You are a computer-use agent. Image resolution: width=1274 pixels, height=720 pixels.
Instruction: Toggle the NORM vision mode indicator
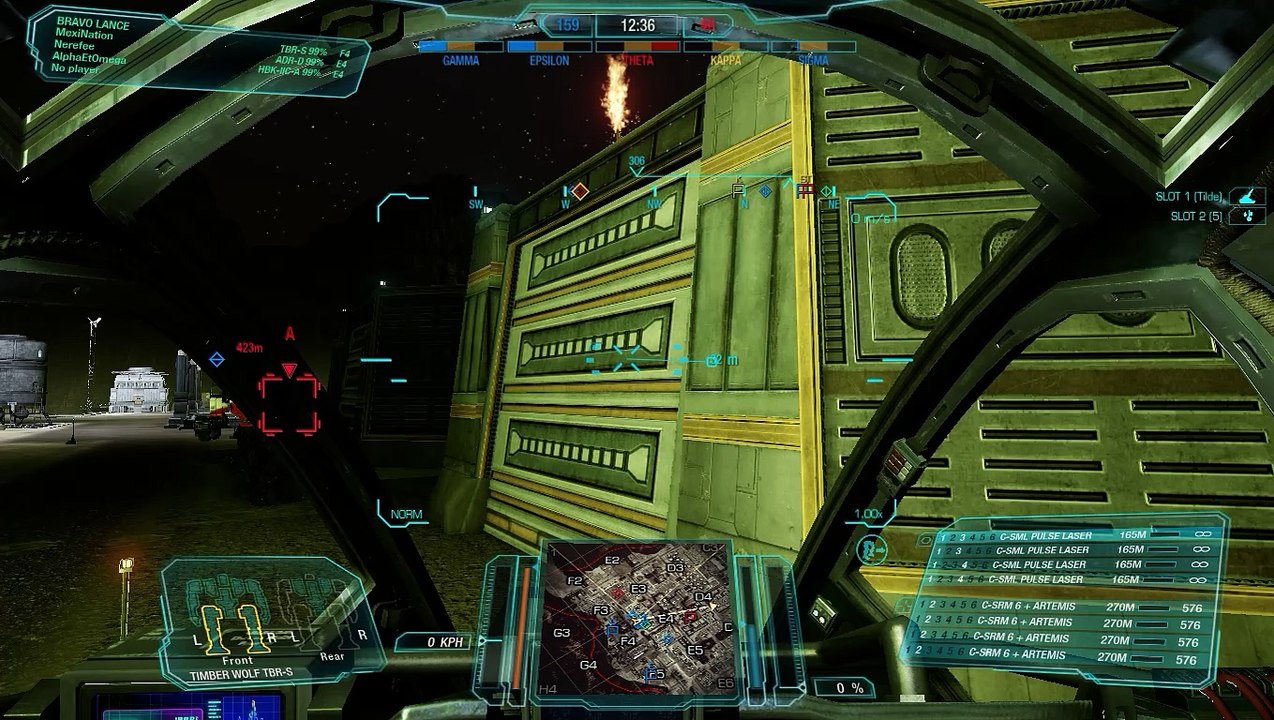coord(406,514)
